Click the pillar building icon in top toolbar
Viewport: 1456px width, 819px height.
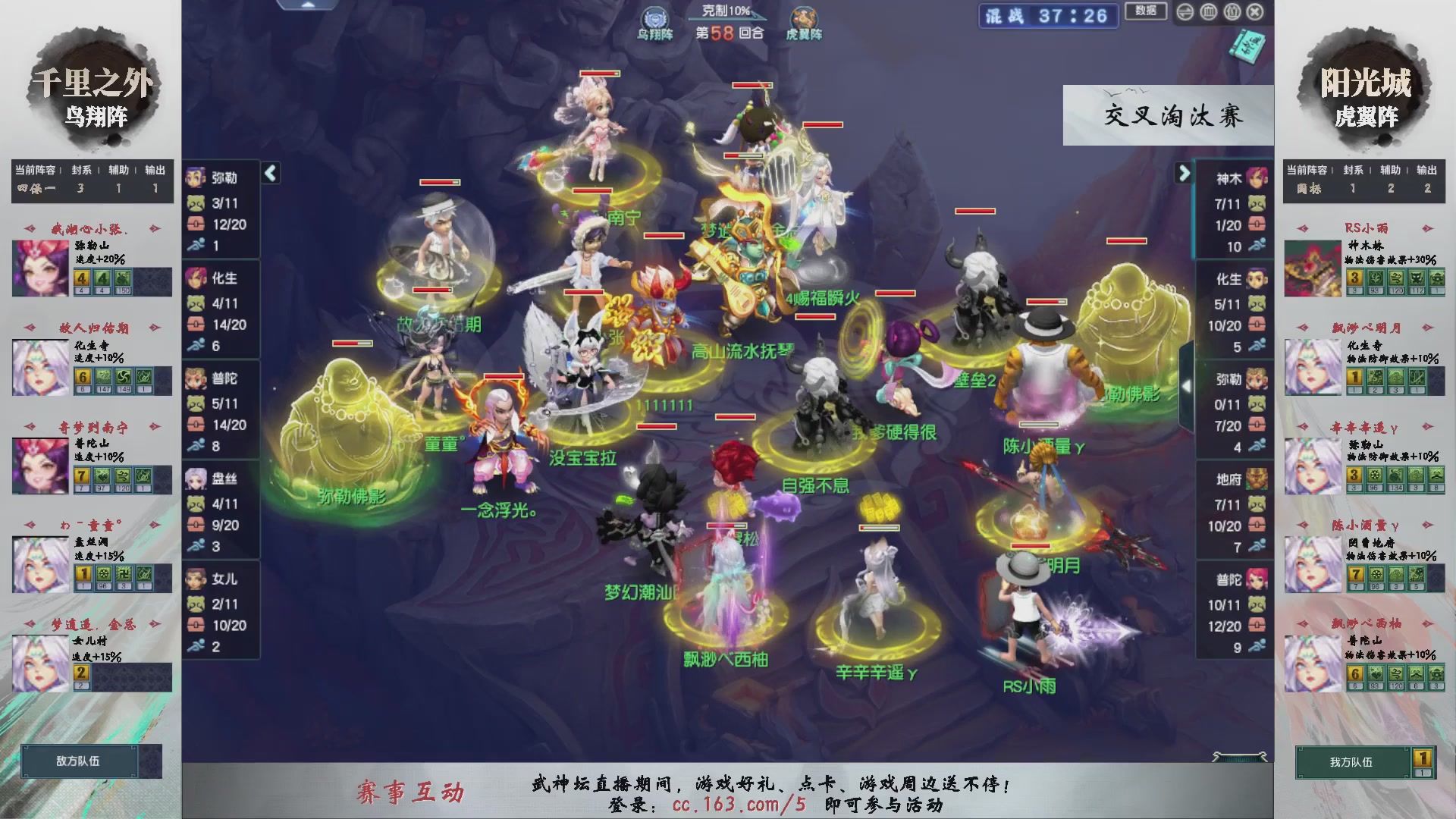pyautogui.click(x=1208, y=11)
